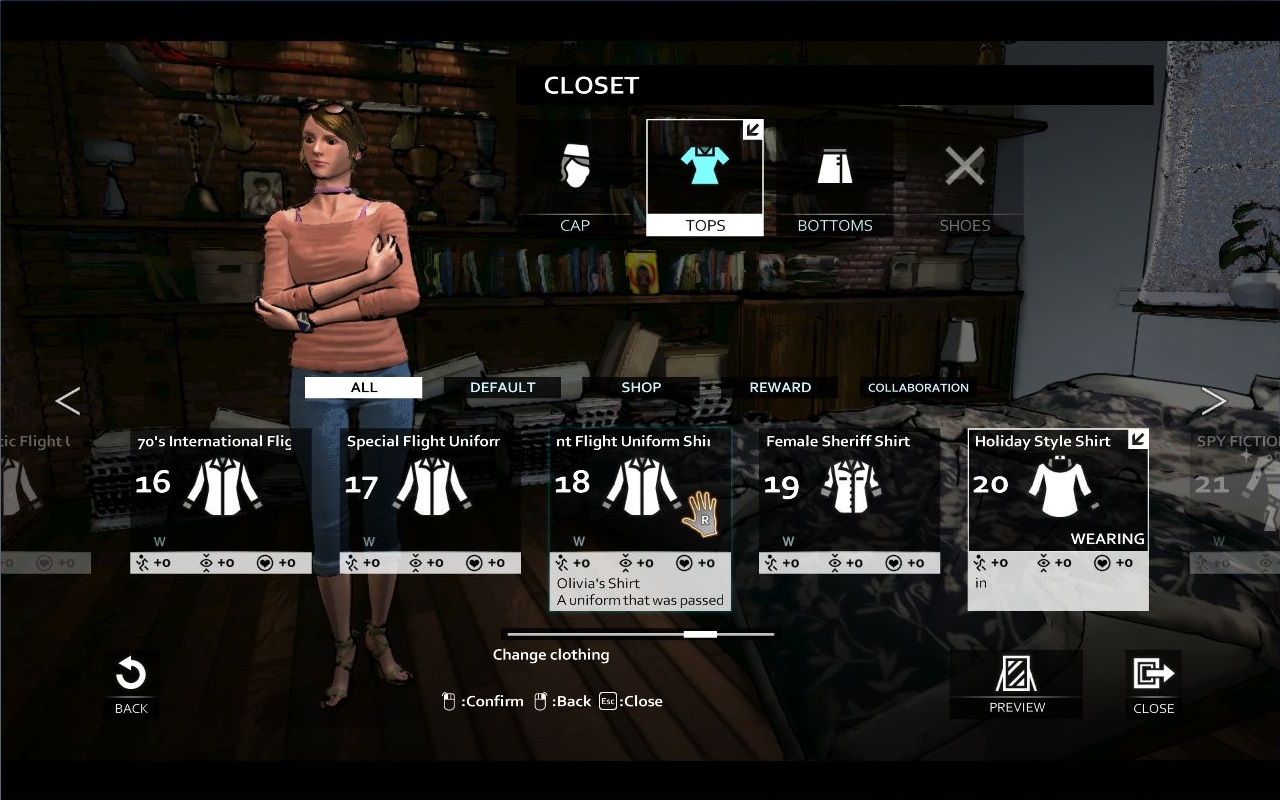Choose the 70's International Flight shirt

pos(221,490)
